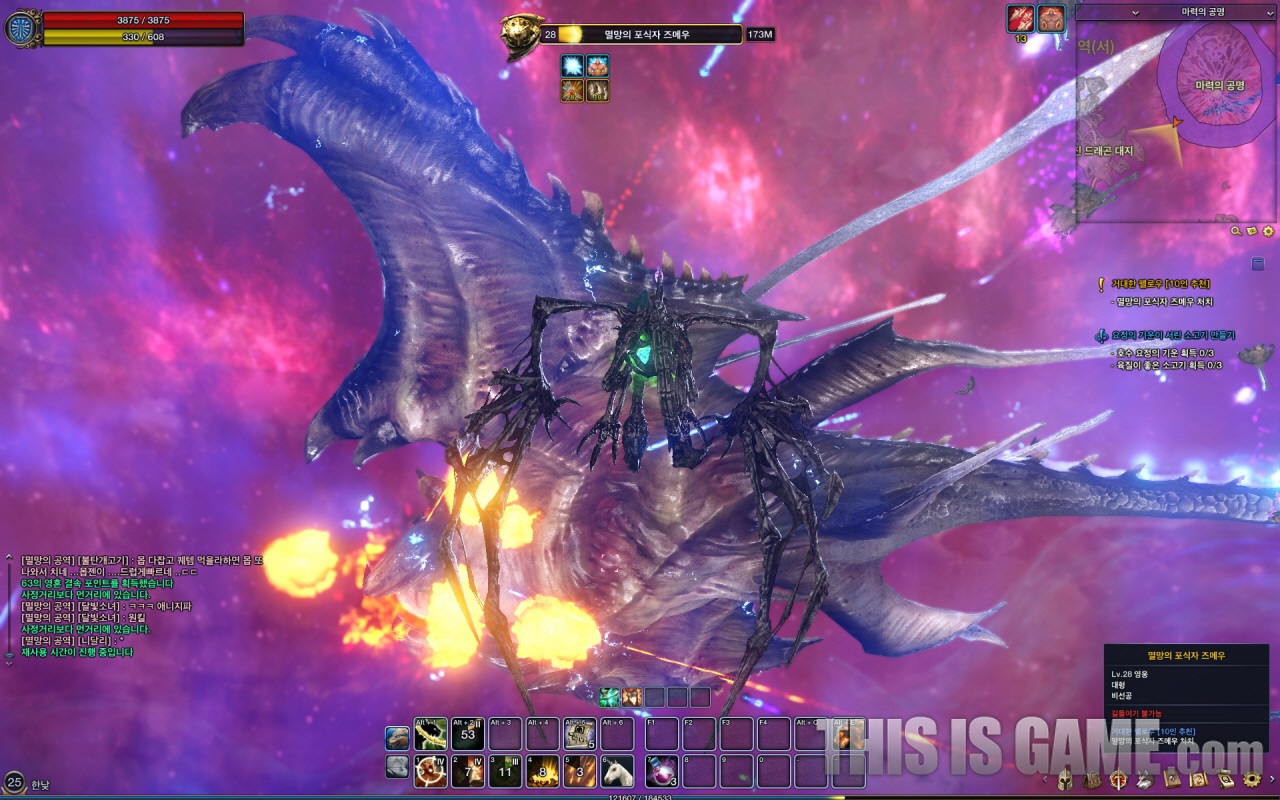Click the minimap magnifier zoom button
This screenshot has height=800, width=1280.
[x=1236, y=231]
